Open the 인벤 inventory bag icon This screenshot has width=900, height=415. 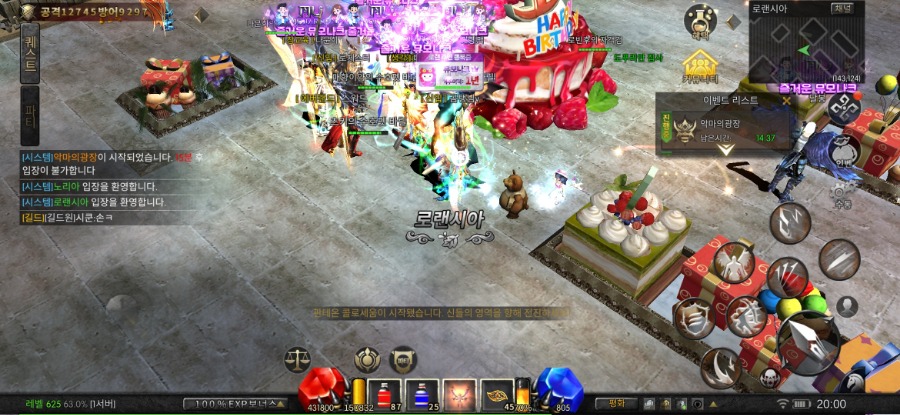tap(846, 151)
